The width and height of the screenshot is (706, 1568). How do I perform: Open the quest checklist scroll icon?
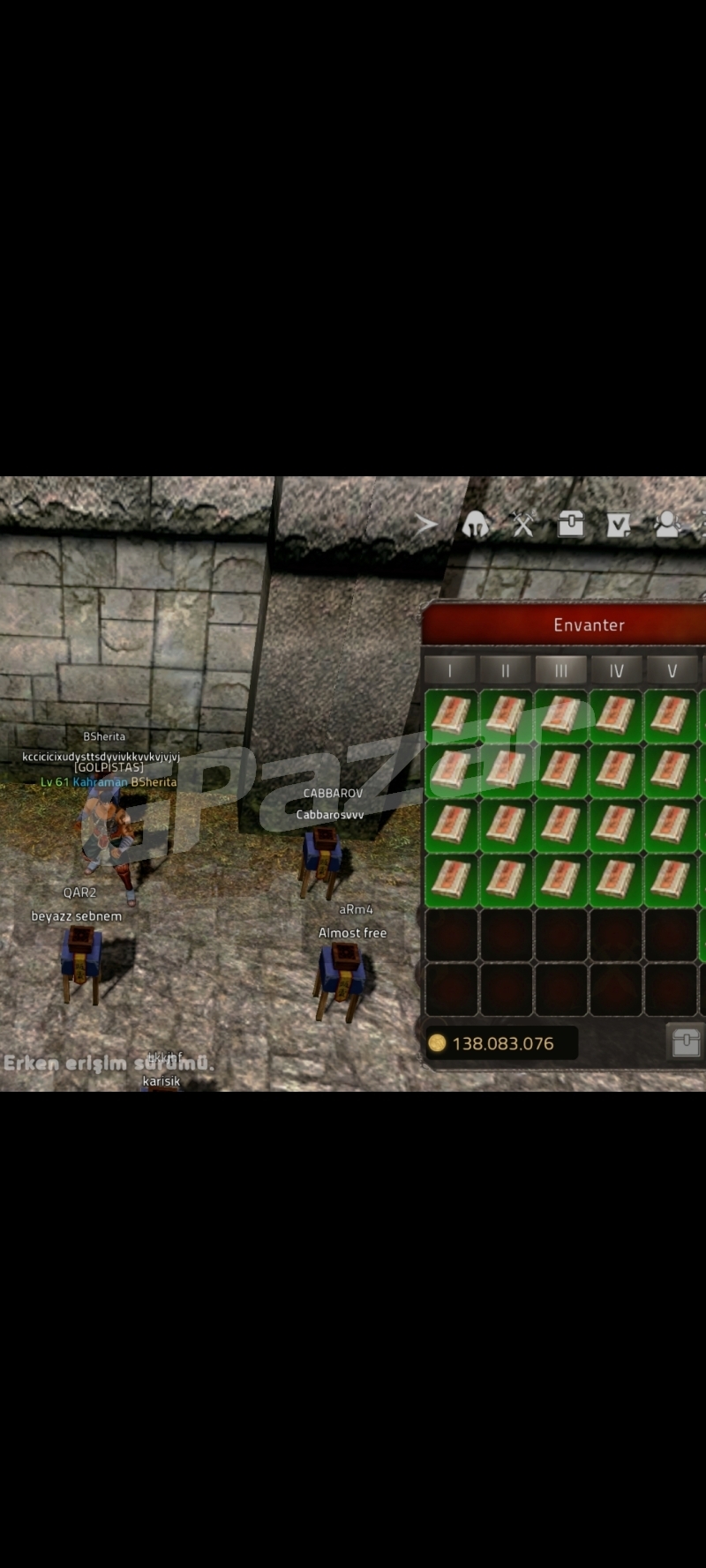pos(619,526)
